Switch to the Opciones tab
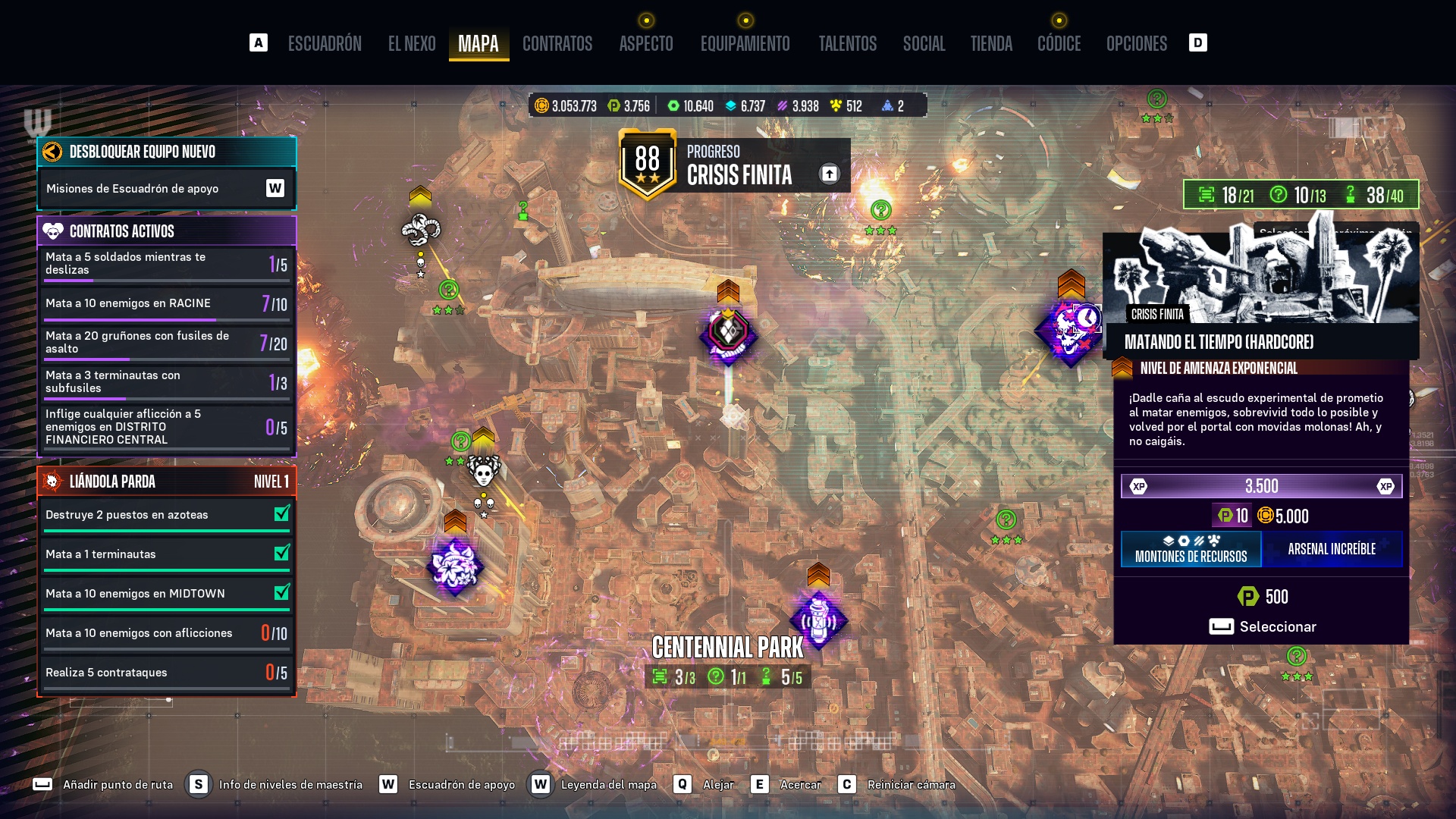This screenshot has height=819, width=1456. [1136, 44]
